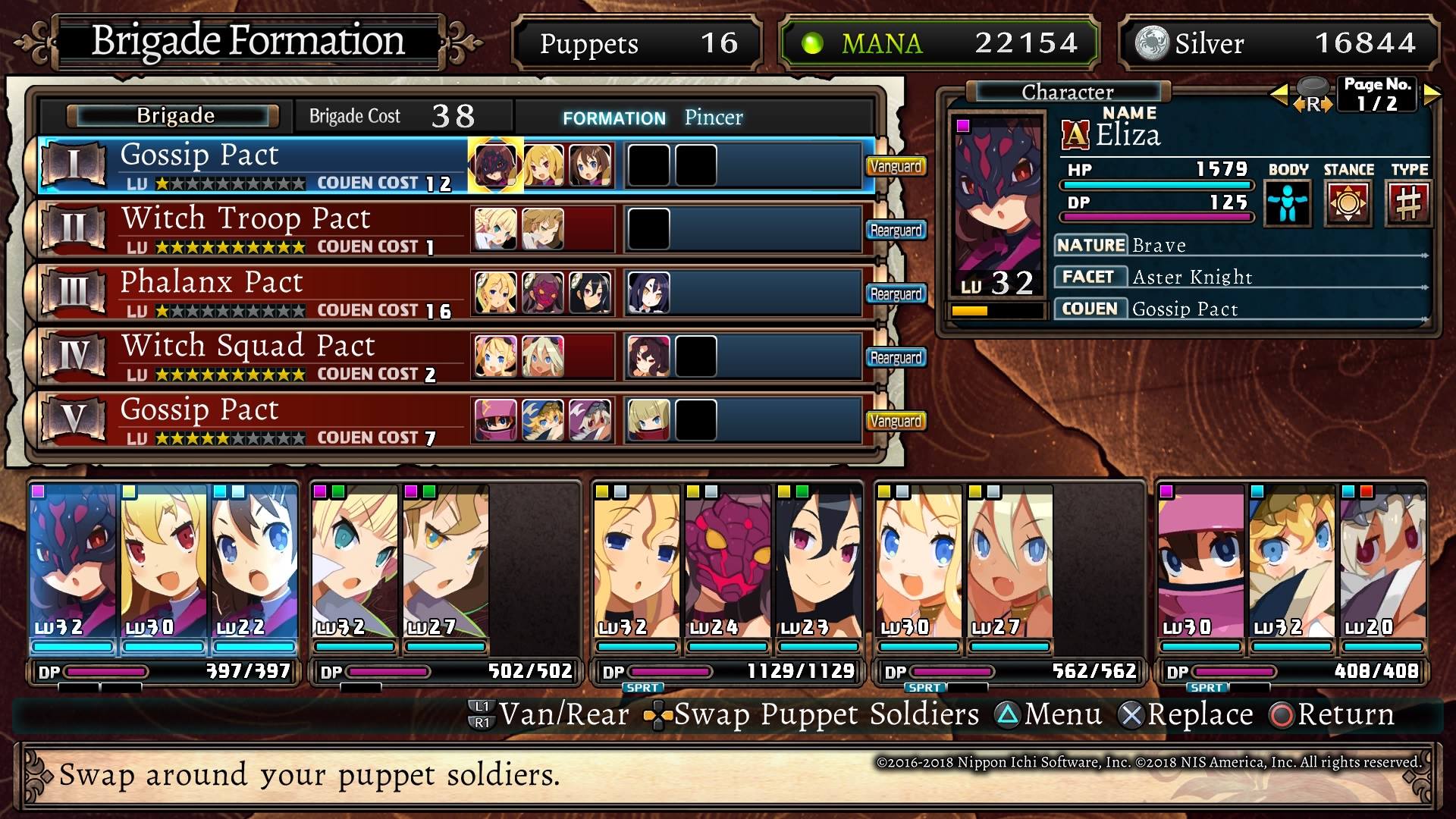
Task: Toggle Rearguard tag on Witch Troop Pact
Action: pyautogui.click(x=896, y=231)
